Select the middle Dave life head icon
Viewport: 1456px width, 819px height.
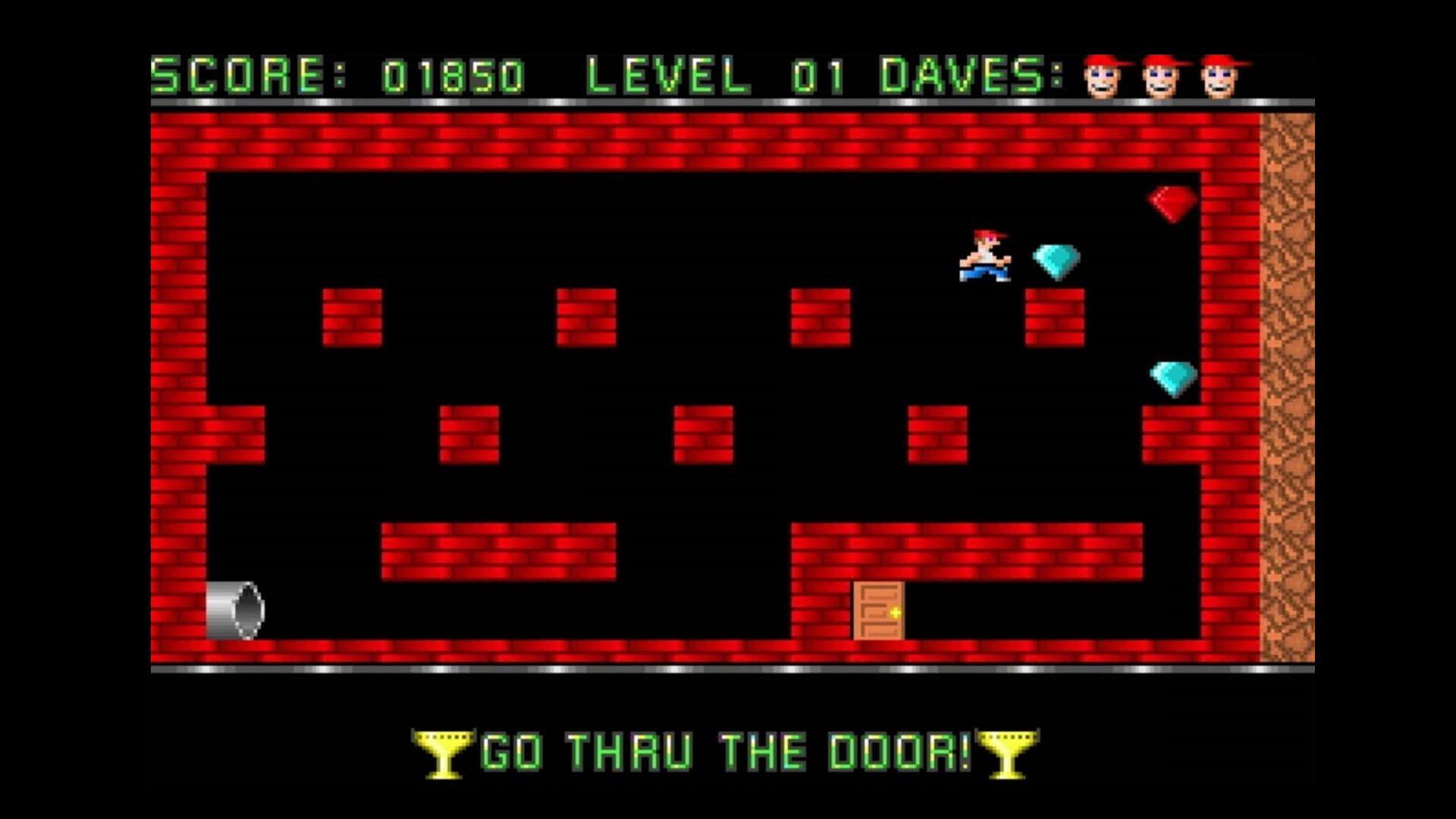1160,76
